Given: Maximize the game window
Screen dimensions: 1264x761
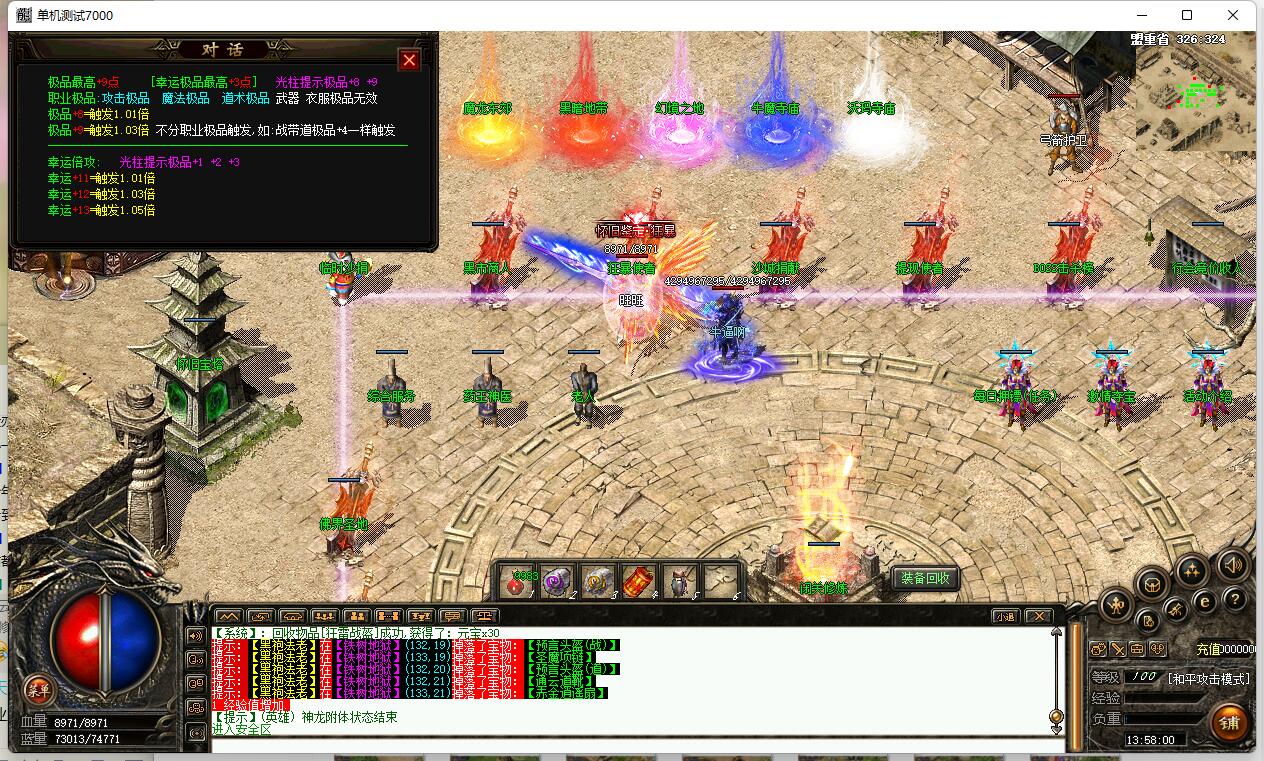Looking at the screenshot, I should (1187, 15).
